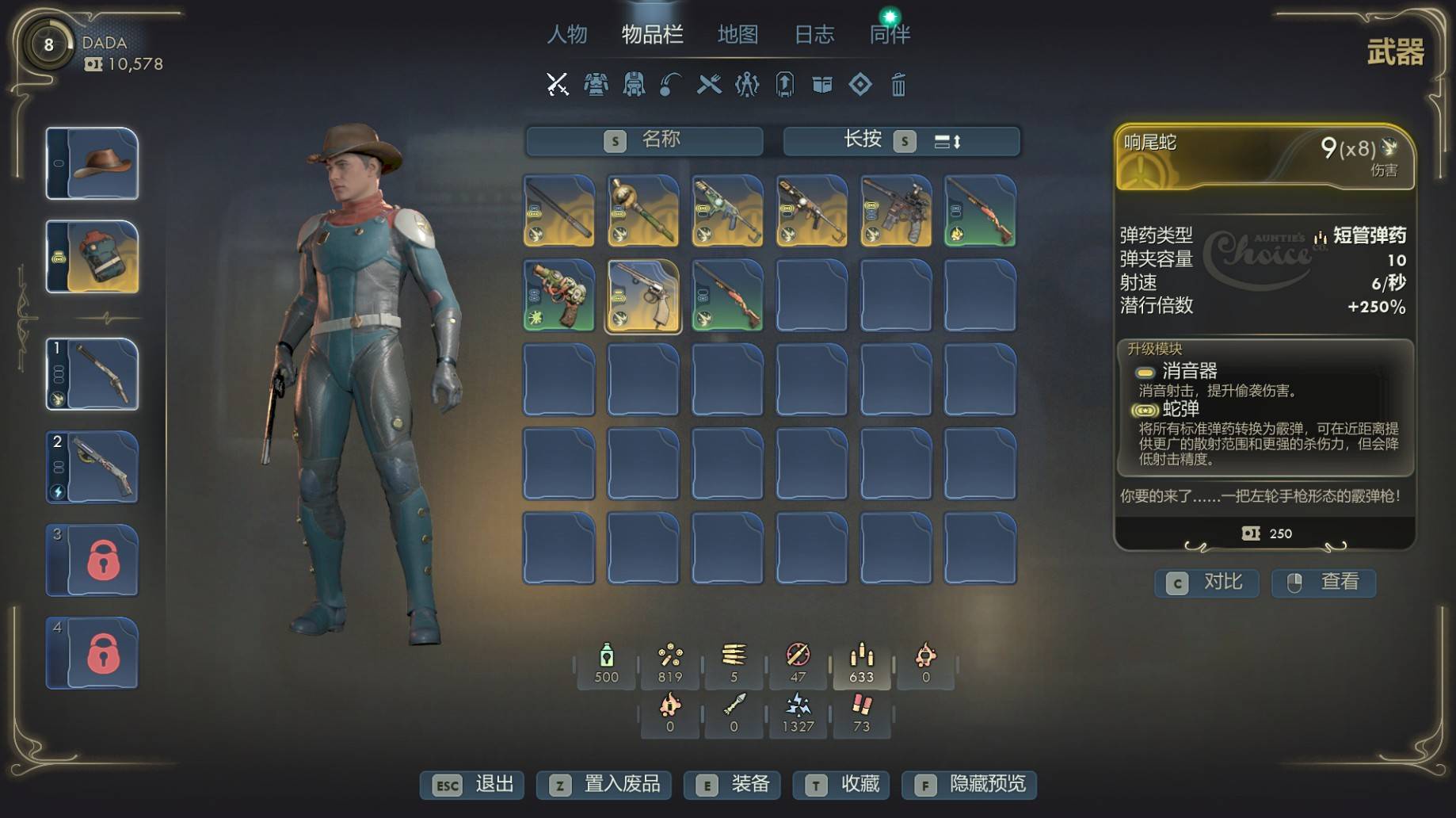Choose the gold-headed mace weapon
This screenshot has width=1456, height=818.
643,211
